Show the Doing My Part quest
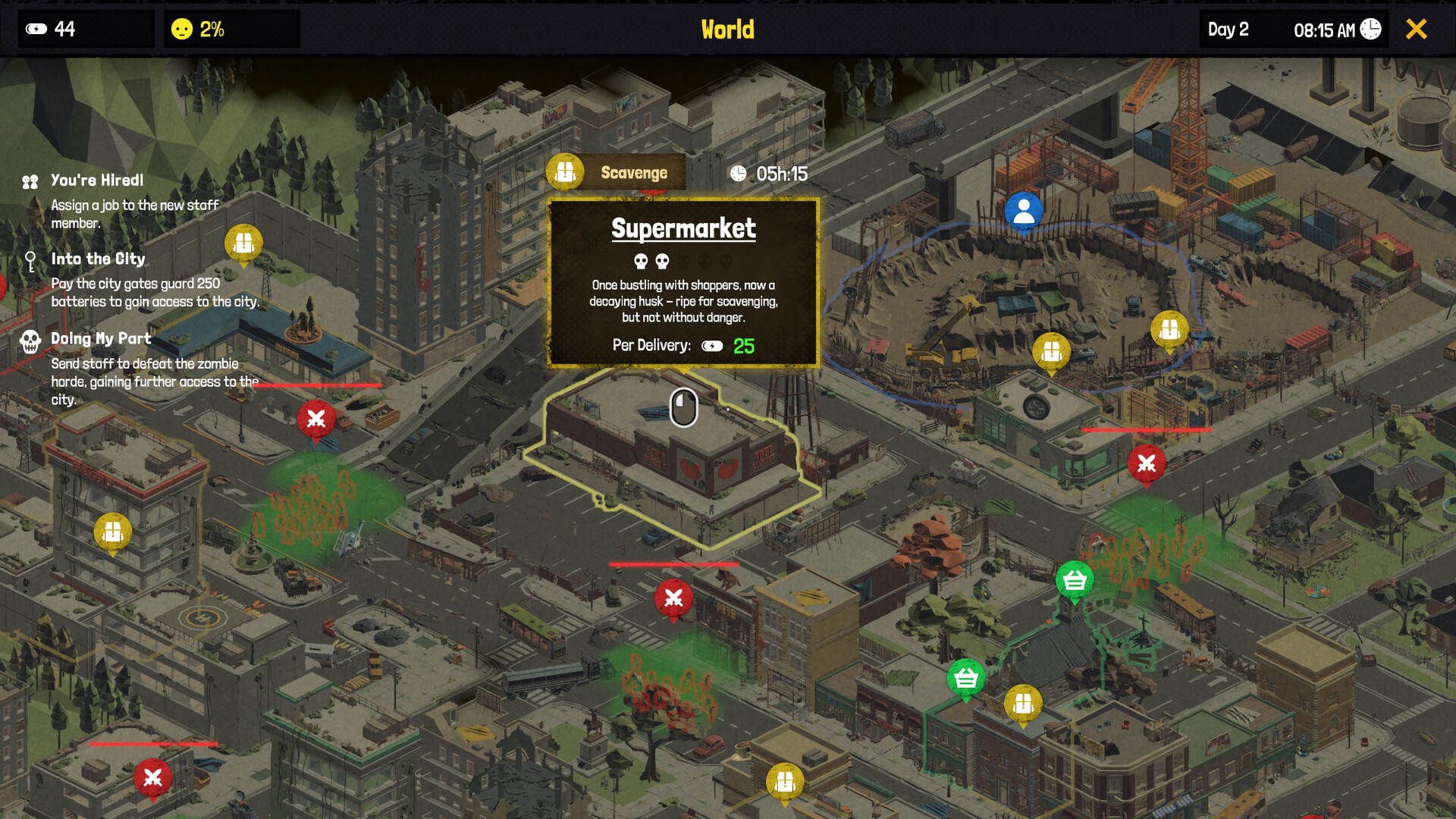Image resolution: width=1456 pixels, height=819 pixels. coord(101,339)
